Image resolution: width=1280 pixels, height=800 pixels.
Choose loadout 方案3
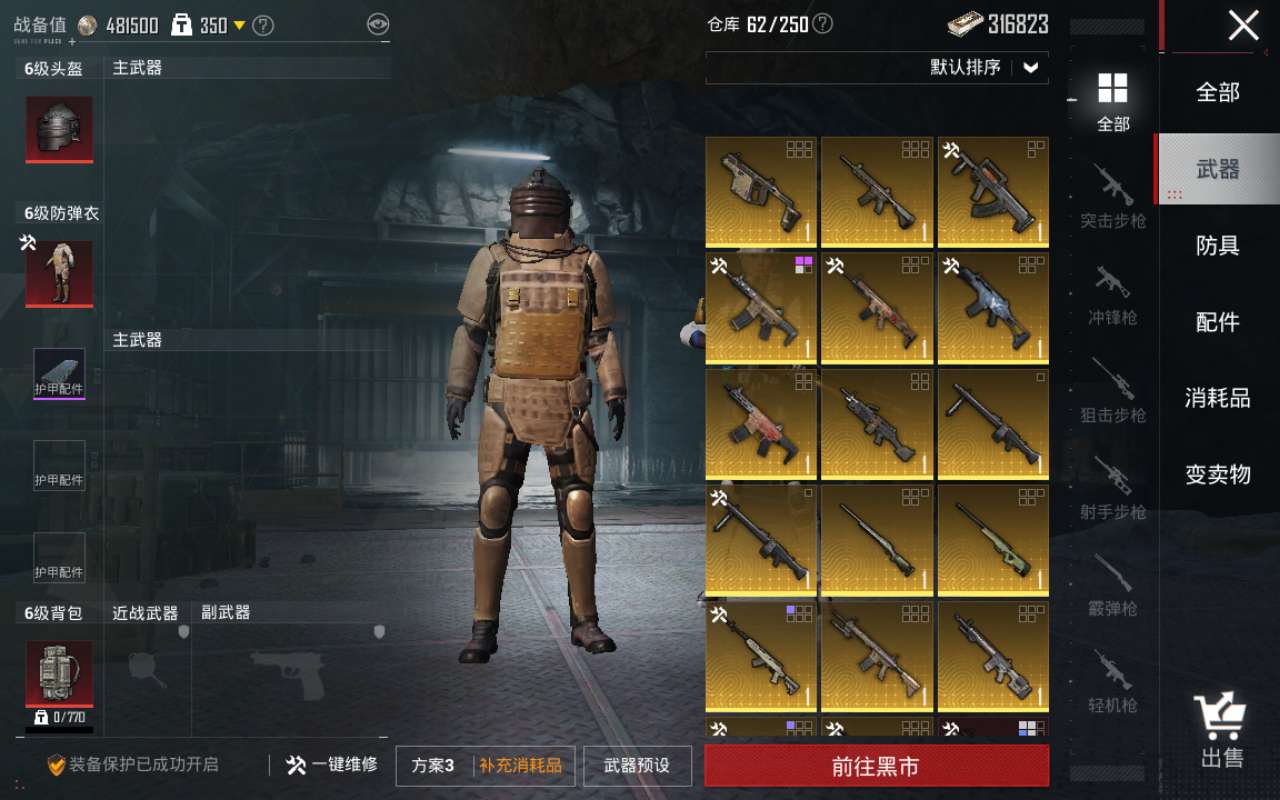pyautogui.click(x=433, y=766)
